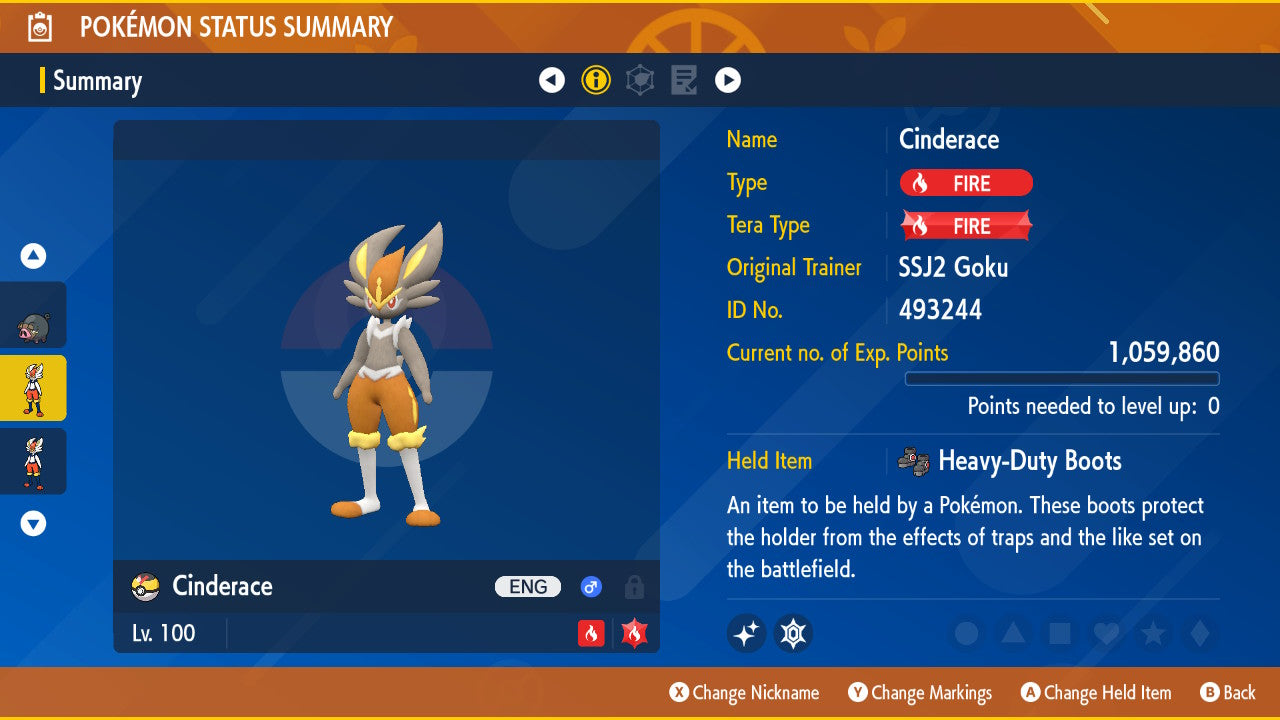This screenshot has height=720, width=1280.
Task: Toggle the circle marking
Action: [x=966, y=633]
